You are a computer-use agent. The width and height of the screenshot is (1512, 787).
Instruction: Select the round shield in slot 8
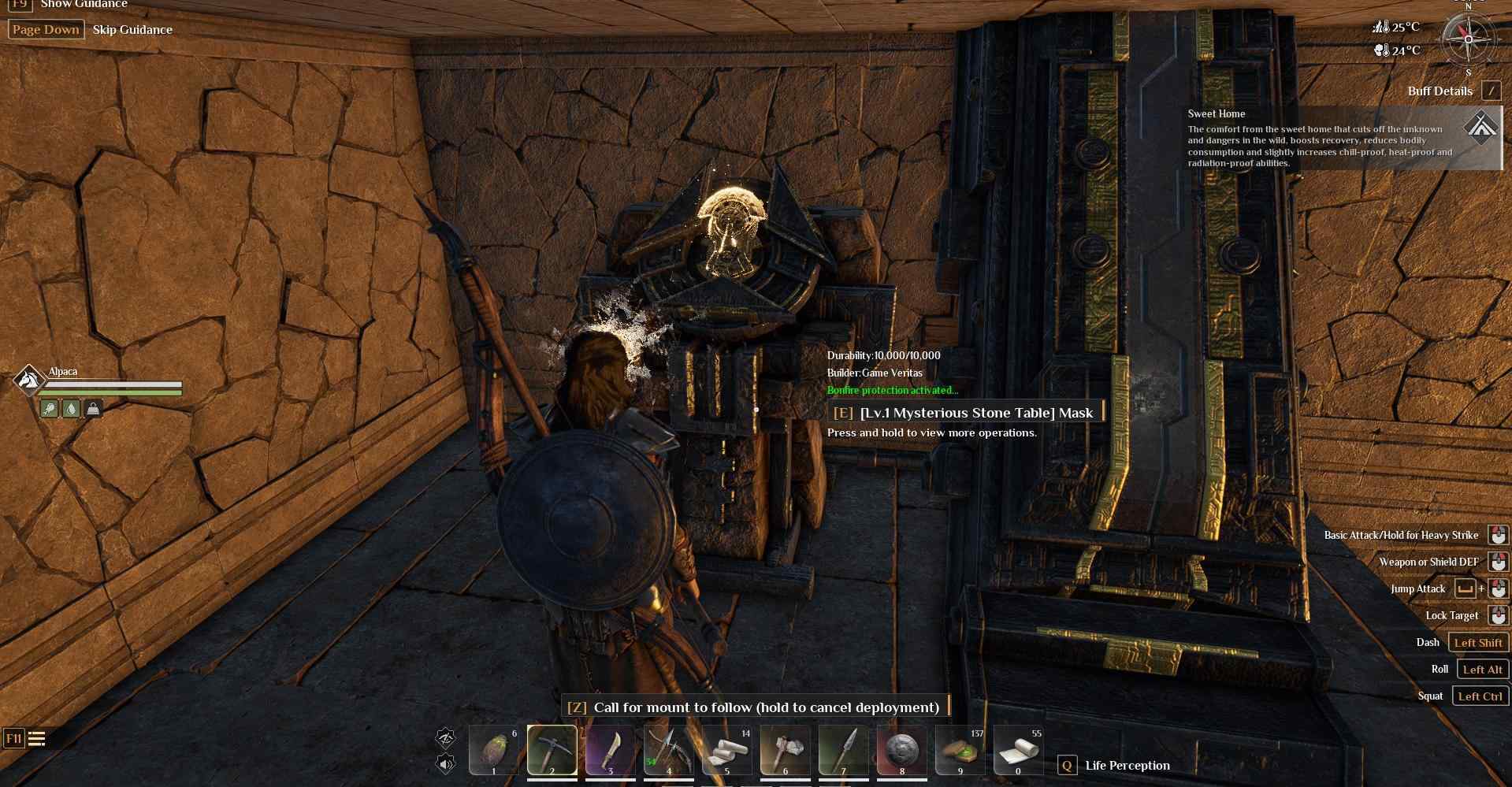pos(901,751)
